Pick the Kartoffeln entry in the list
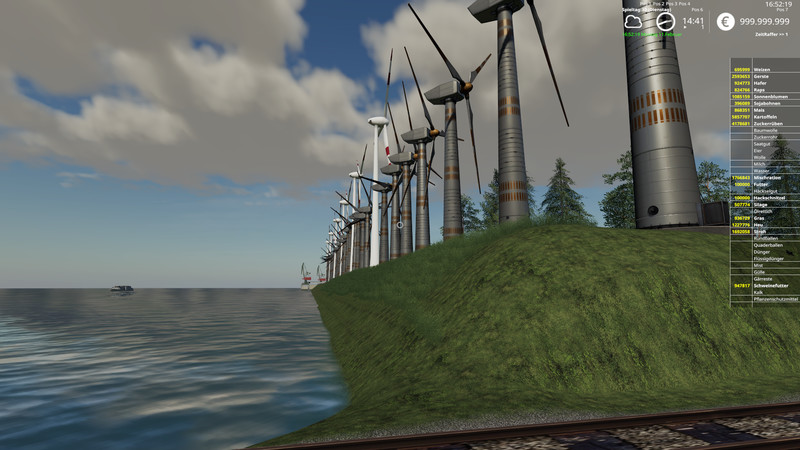Screen dimensions: 800x450 [x=765, y=117]
